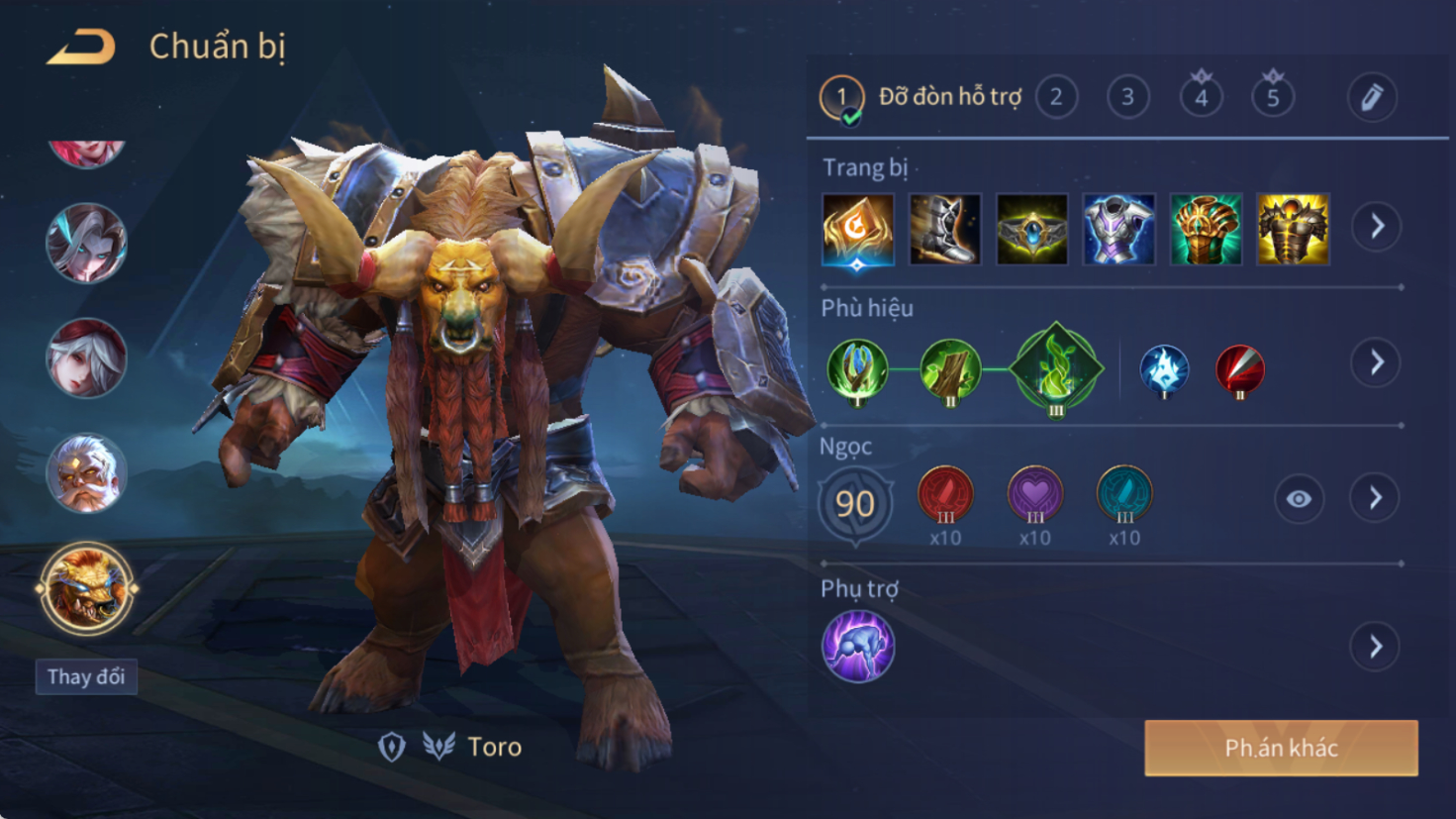Open locked build preset 4
Viewport: 1456px width, 819px height.
pyautogui.click(x=1201, y=97)
